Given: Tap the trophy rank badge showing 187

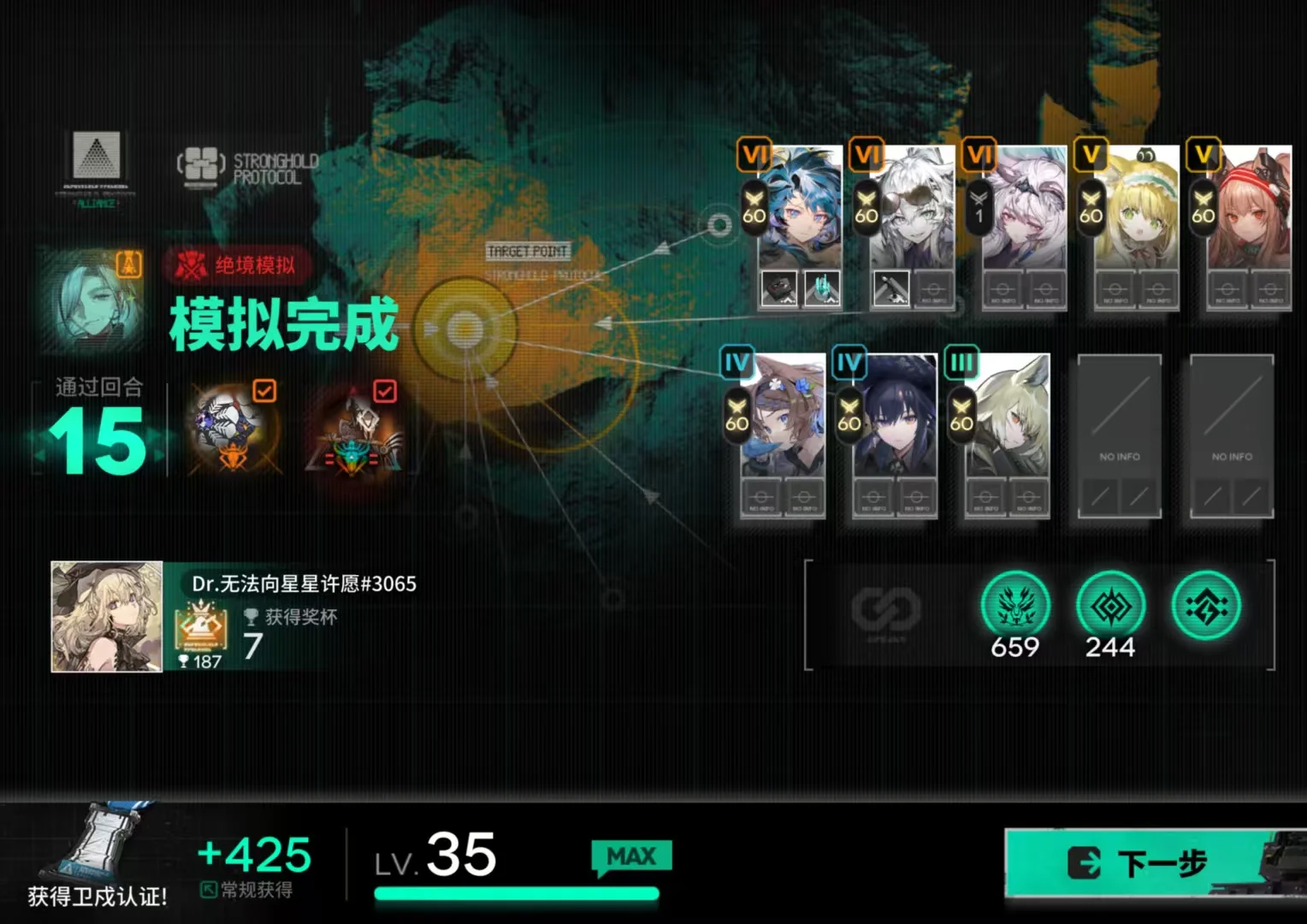Looking at the screenshot, I should tap(201, 637).
